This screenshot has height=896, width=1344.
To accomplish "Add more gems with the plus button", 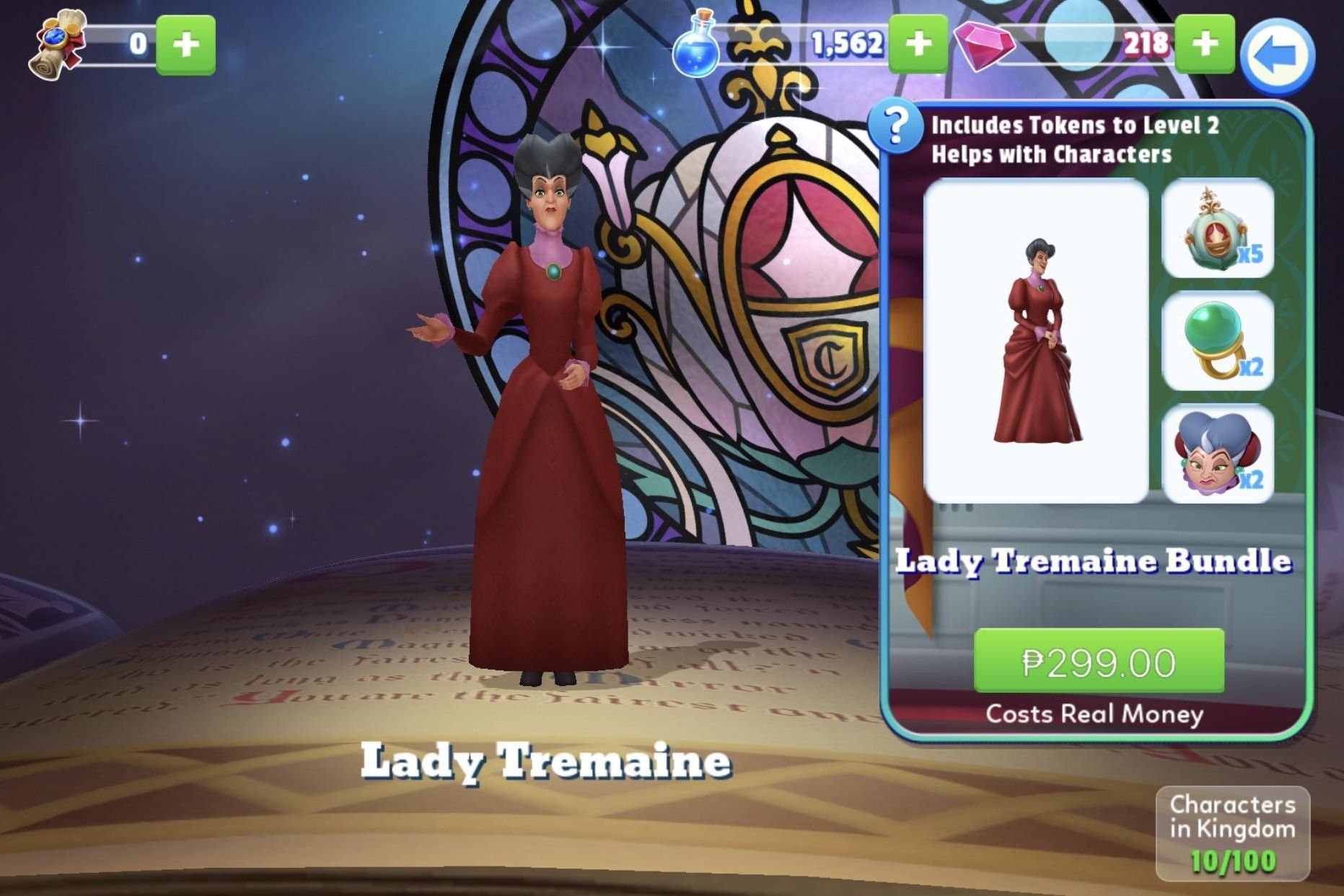I will point(1204,44).
